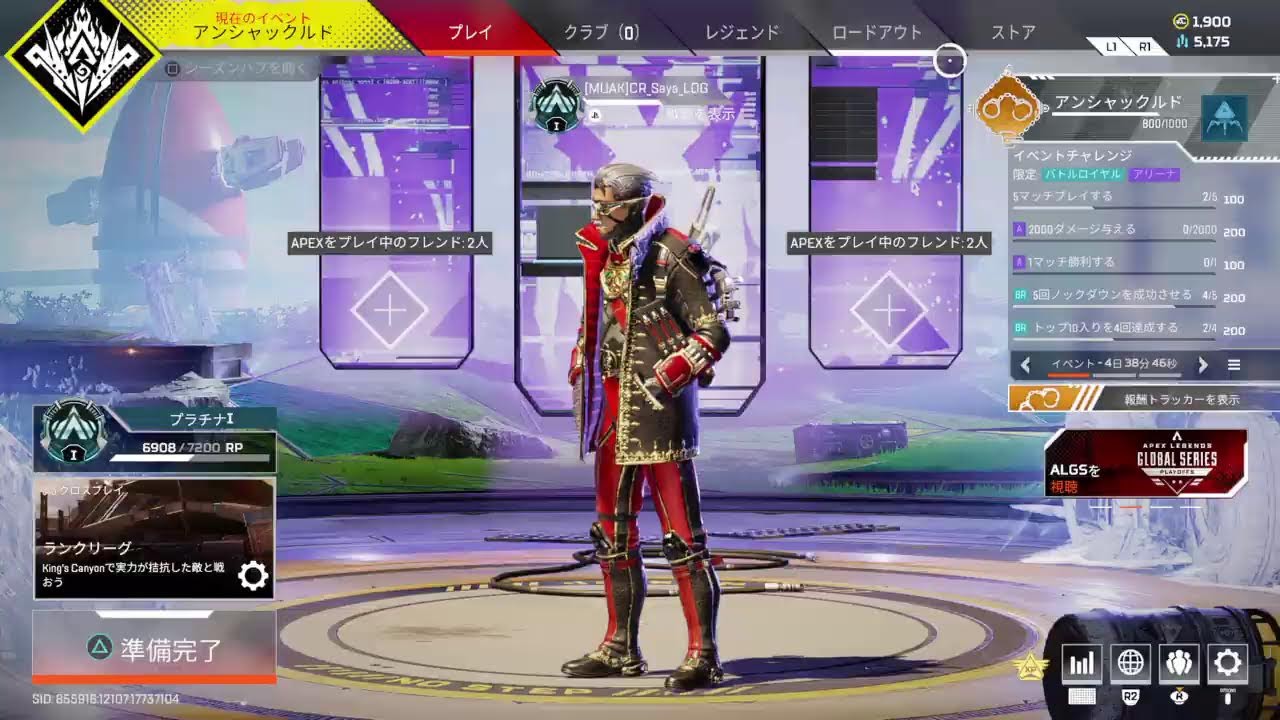1280x720 pixels.
Task: Open the ランクリーグ game mode selector
Action: (x=154, y=538)
